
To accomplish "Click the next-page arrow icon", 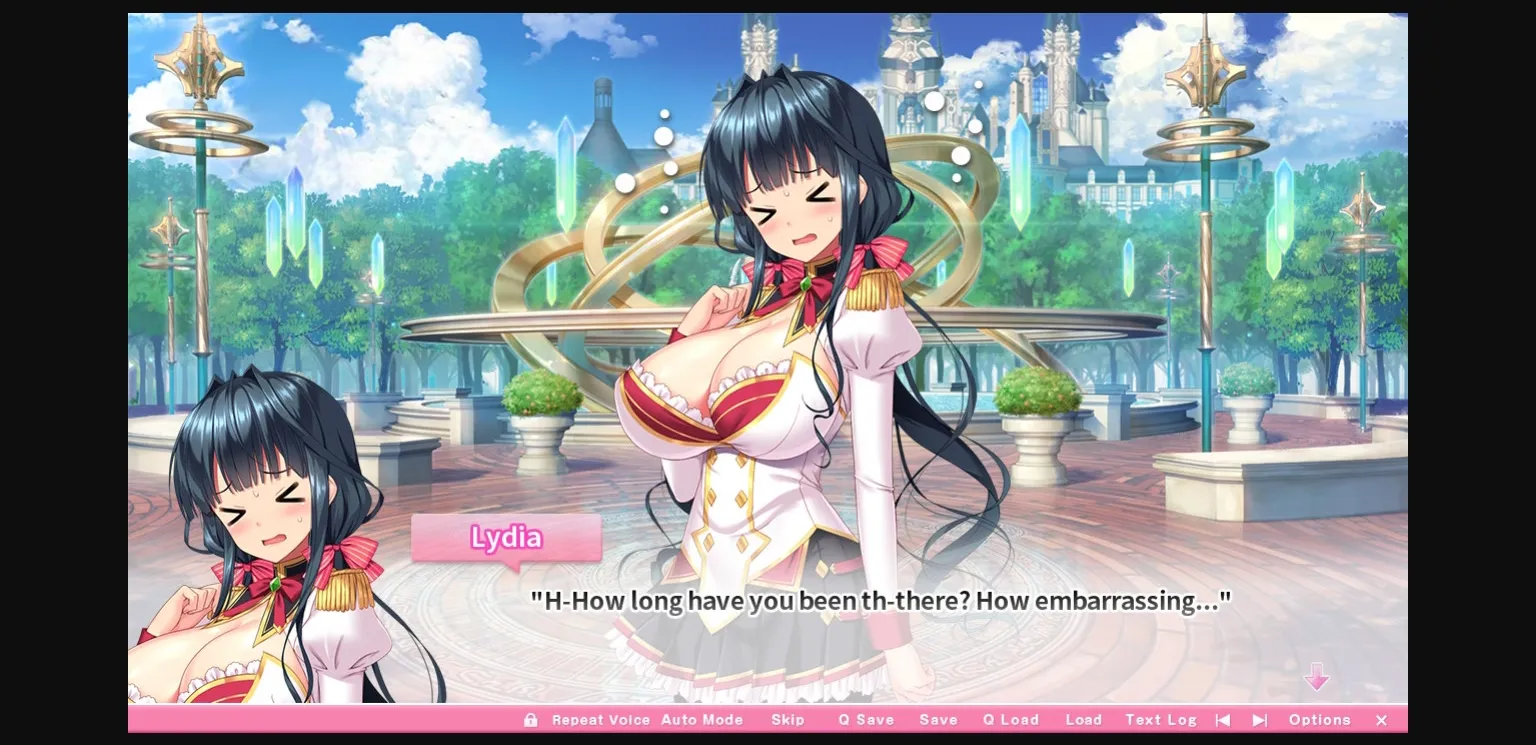I will [x=1259, y=719].
